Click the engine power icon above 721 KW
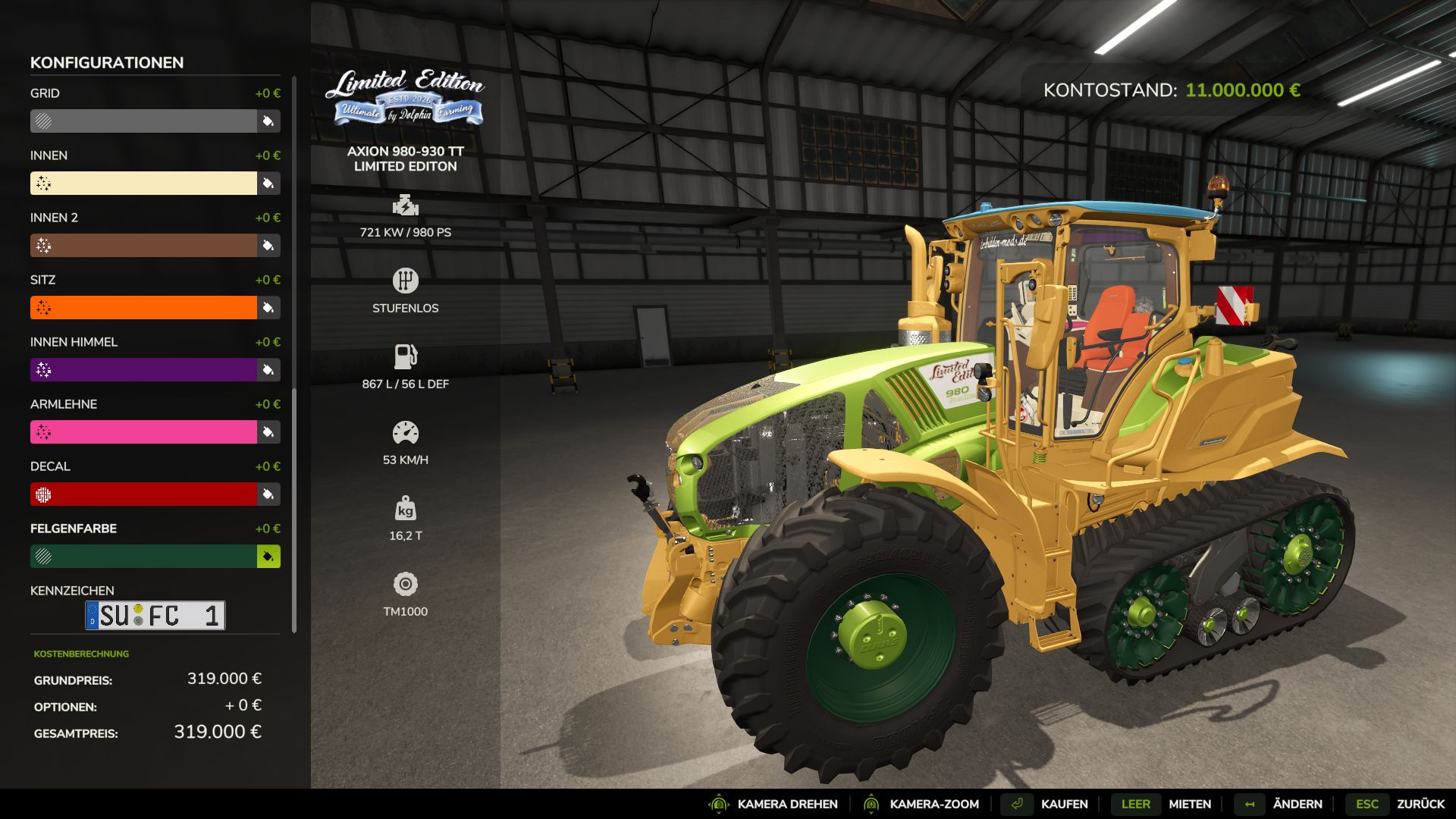This screenshot has height=819, width=1456. click(x=407, y=206)
